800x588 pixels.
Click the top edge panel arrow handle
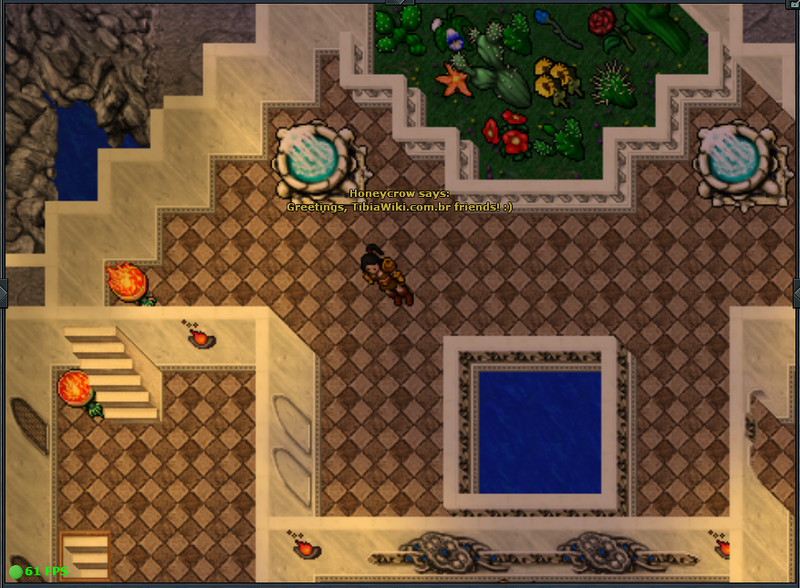pos(400,3)
